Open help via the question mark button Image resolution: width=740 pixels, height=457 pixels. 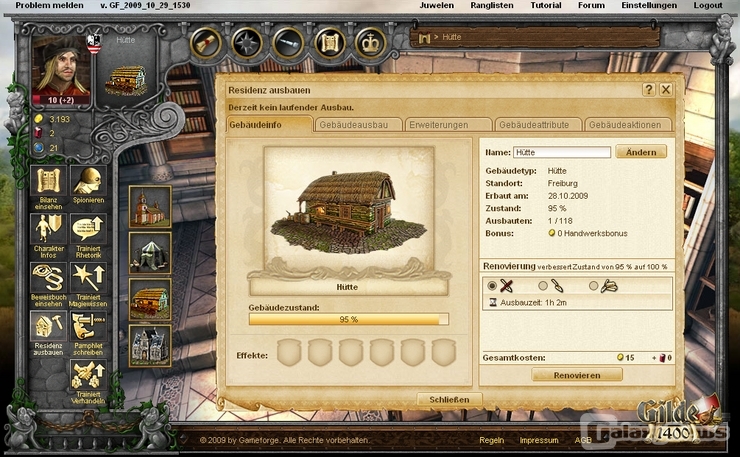[x=649, y=89]
